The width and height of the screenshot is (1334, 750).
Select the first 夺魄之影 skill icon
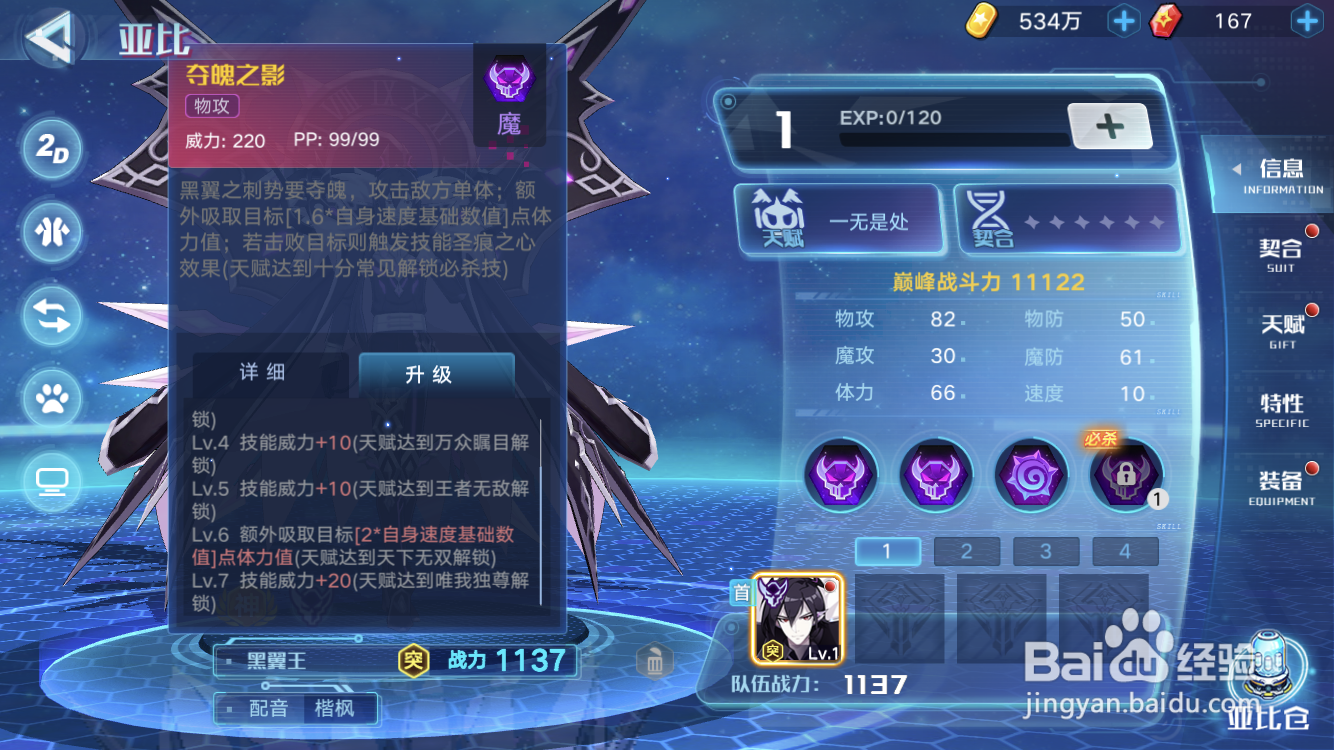(x=841, y=474)
